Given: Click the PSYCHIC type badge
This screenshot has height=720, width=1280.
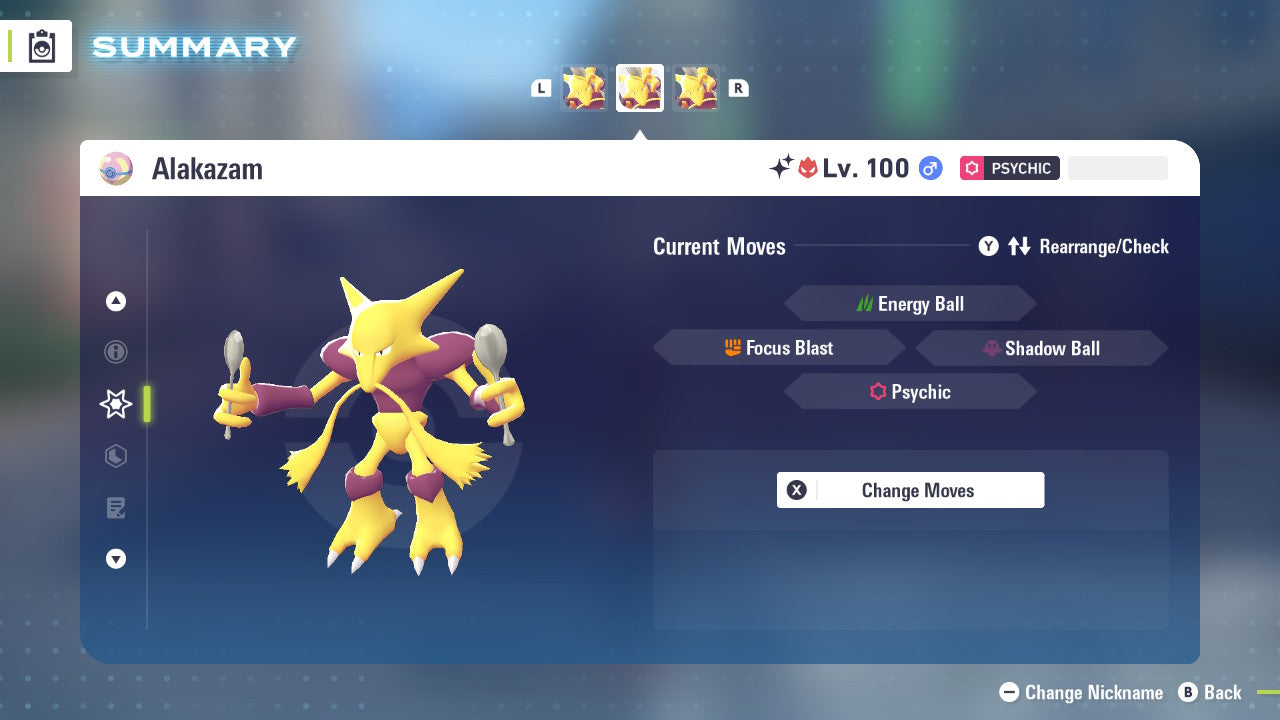Looking at the screenshot, I should [x=1010, y=168].
